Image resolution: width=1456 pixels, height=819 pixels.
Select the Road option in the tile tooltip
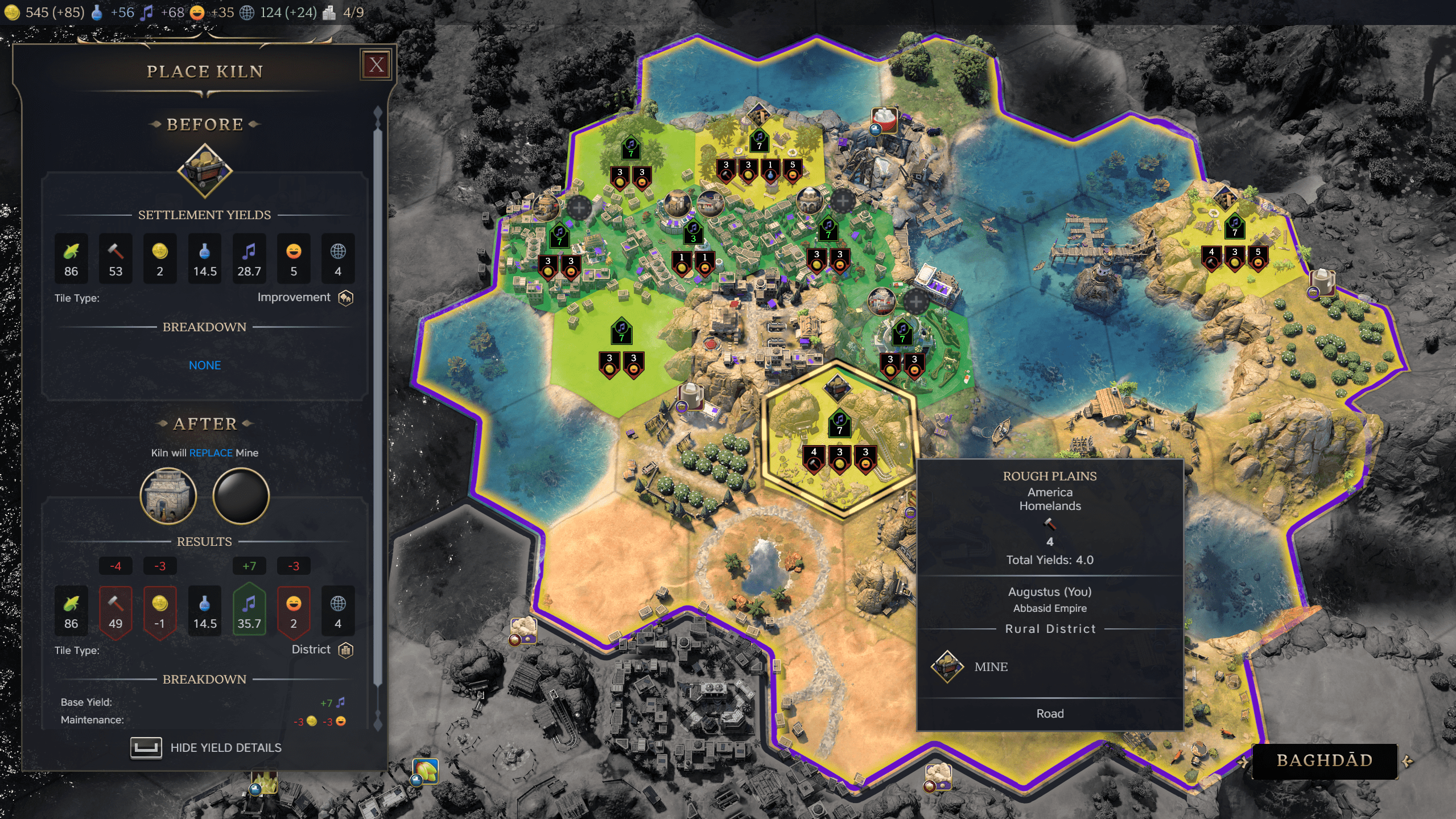[x=1051, y=713]
